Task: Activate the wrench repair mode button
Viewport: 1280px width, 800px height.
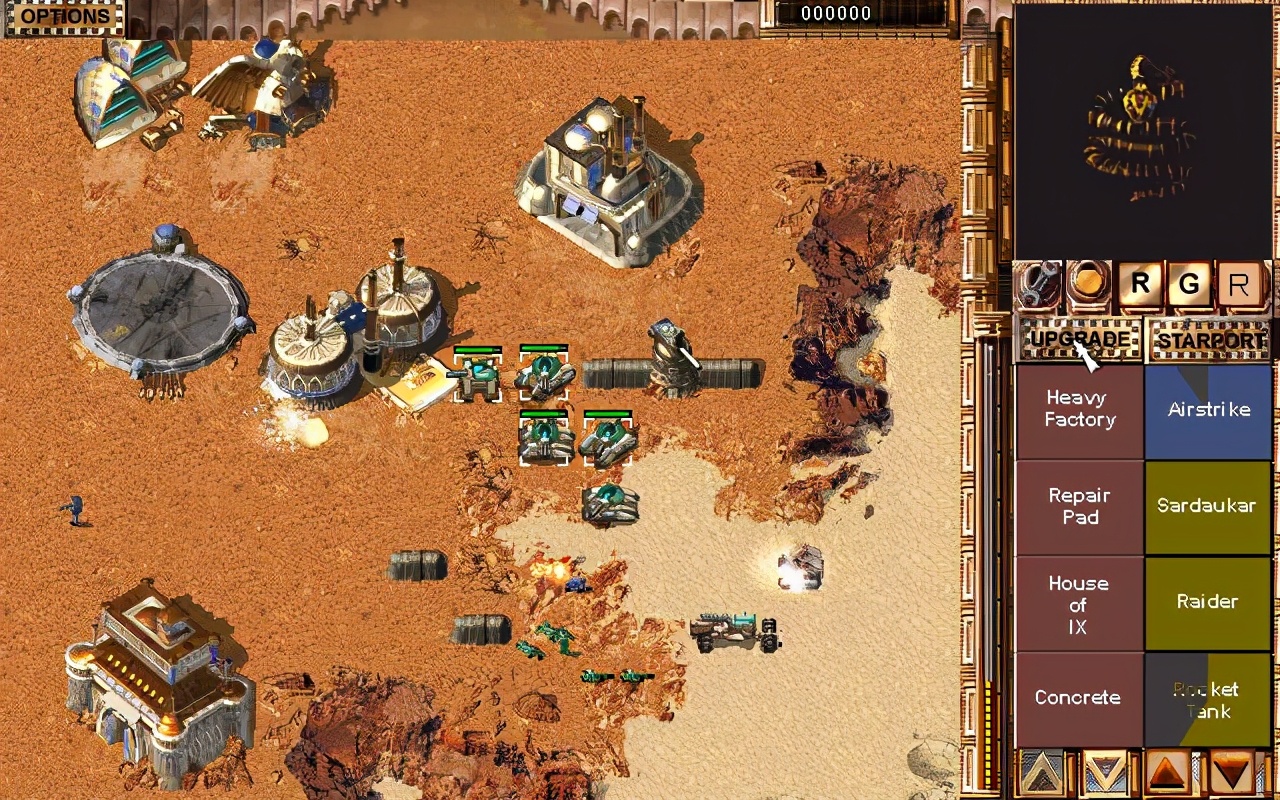Action: coord(1039,286)
